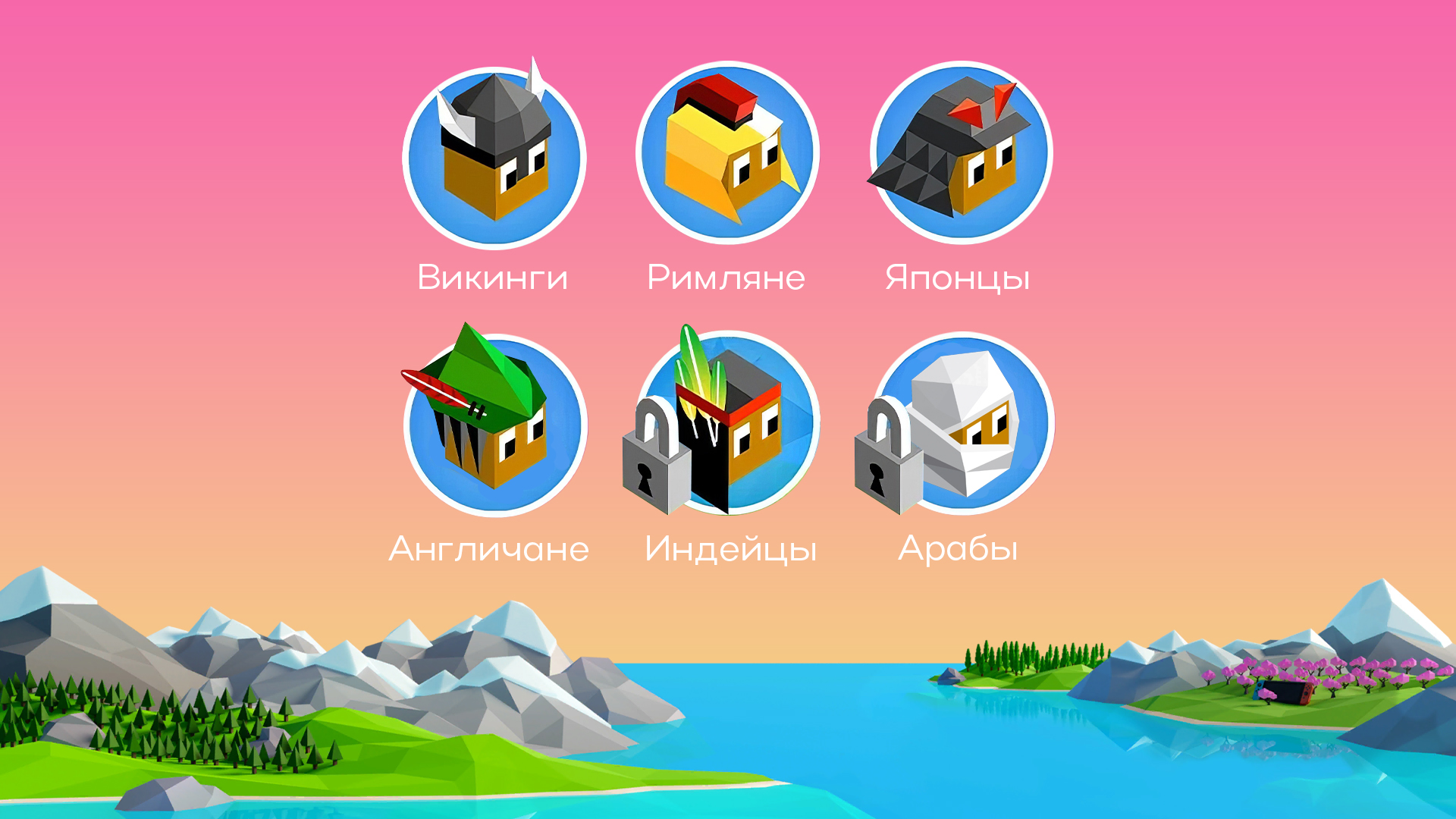Image resolution: width=1456 pixels, height=819 pixels.
Task: Select the Римляне name label
Action: click(x=726, y=277)
